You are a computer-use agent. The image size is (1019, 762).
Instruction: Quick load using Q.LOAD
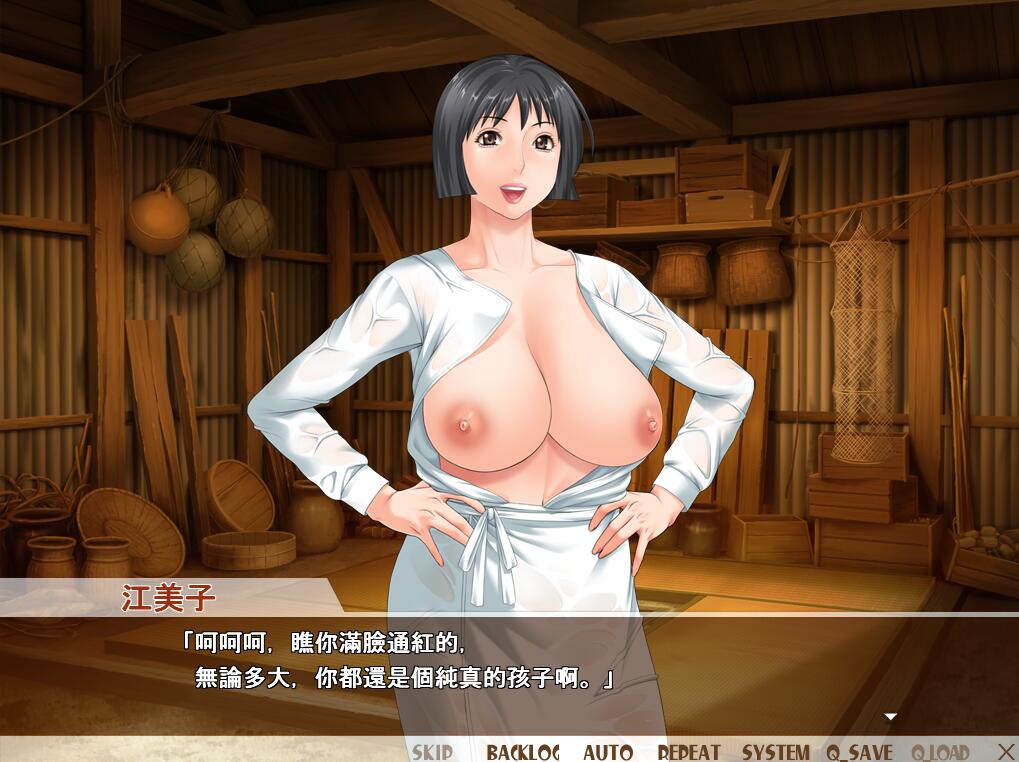click(941, 752)
